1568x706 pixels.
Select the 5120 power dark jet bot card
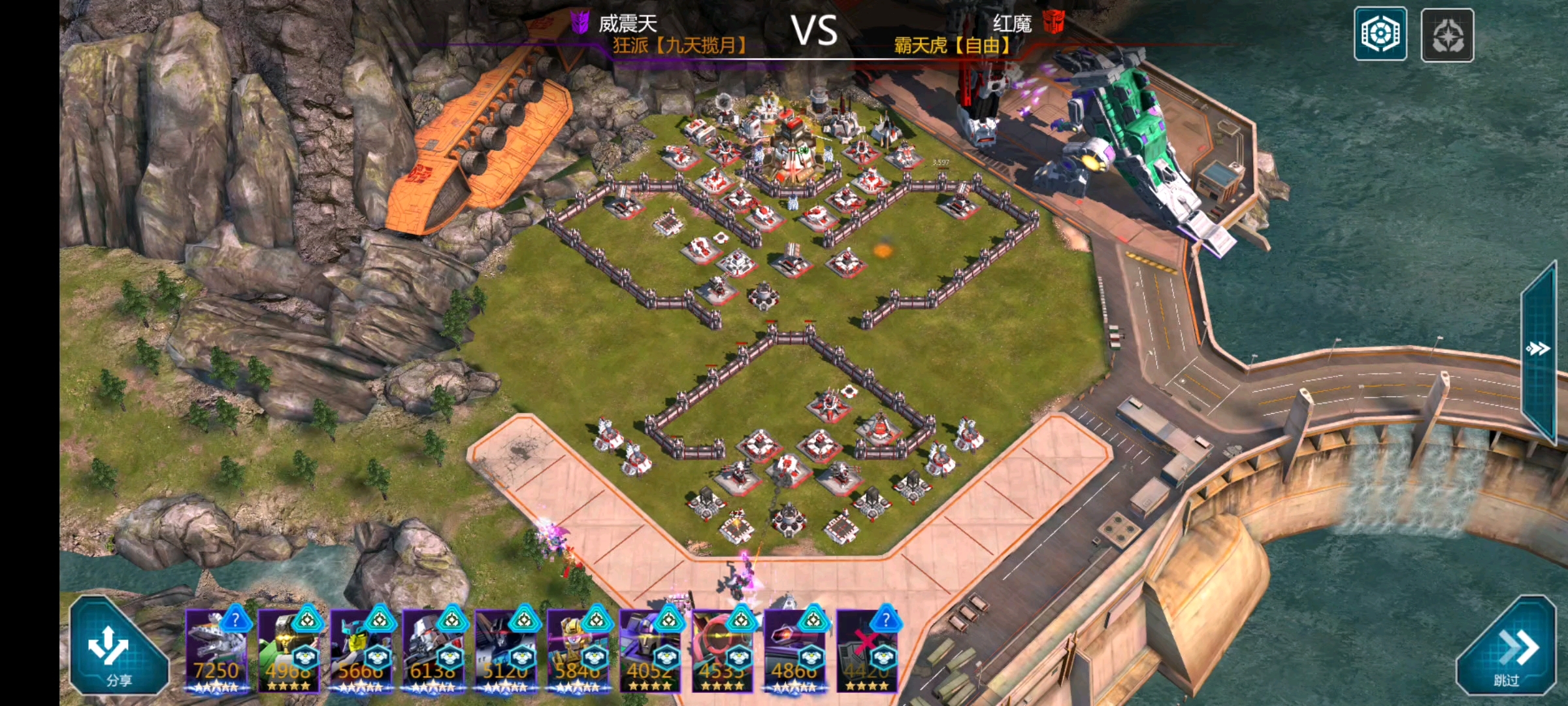click(x=506, y=652)
